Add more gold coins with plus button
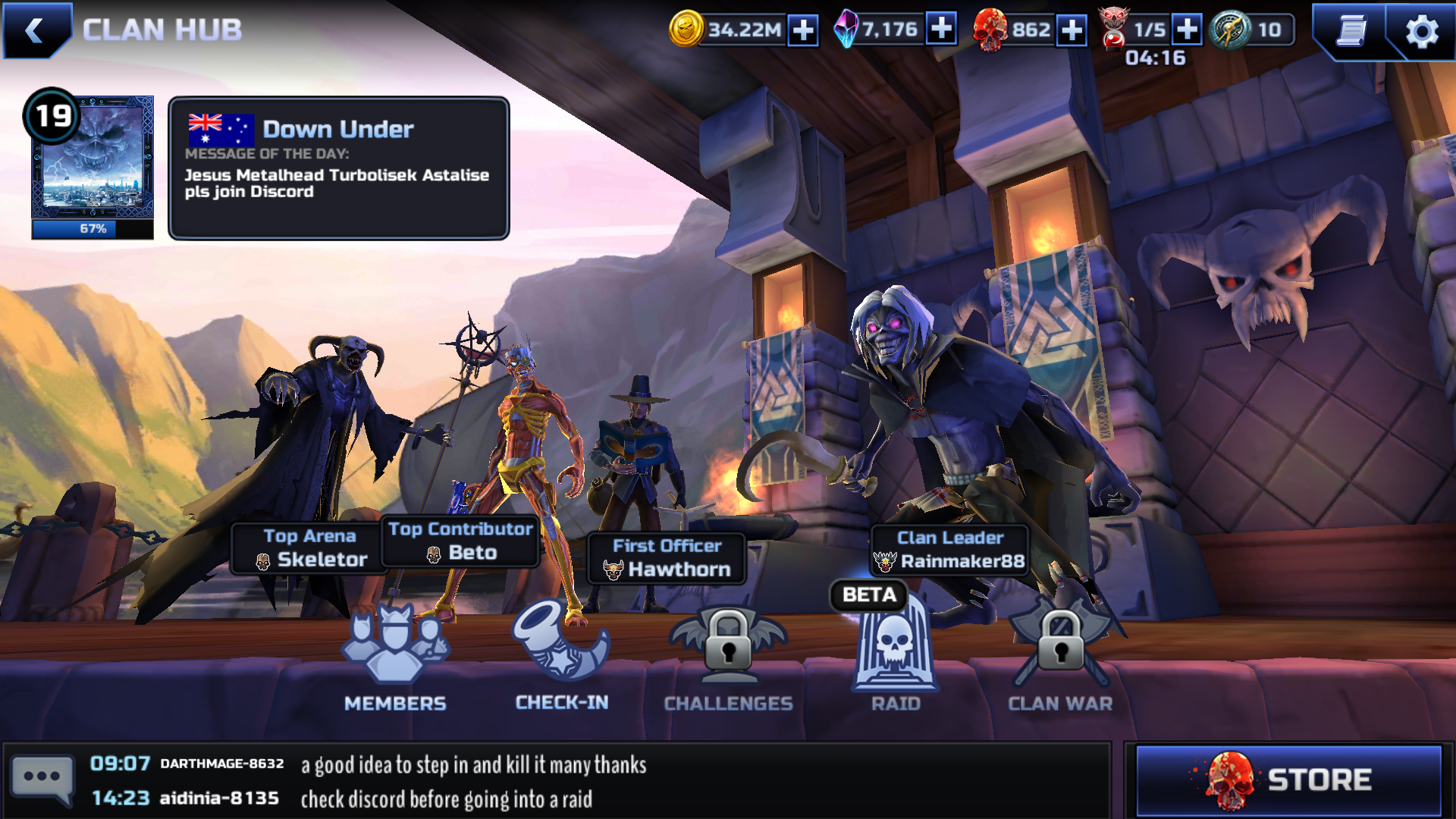Viewport: 1456px width, 819px height. coord(803,30)
